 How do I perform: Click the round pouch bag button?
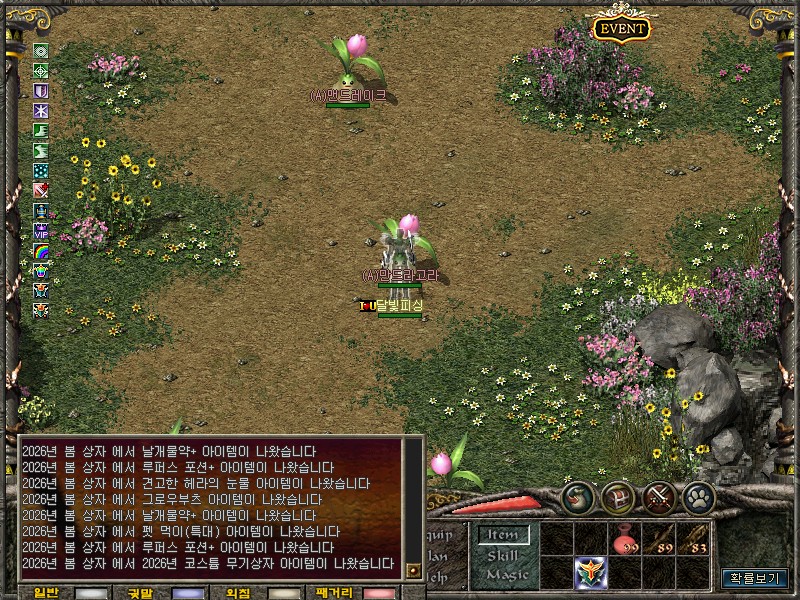coord(578,497)
